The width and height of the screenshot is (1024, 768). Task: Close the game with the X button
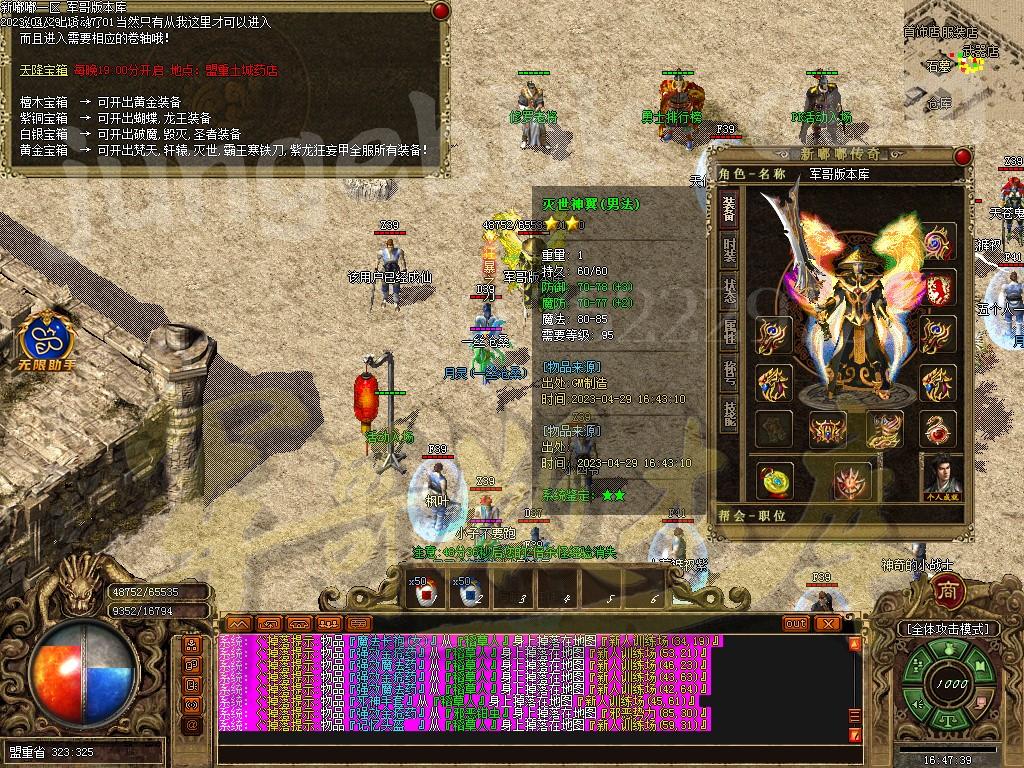click(x=828, y=623)
